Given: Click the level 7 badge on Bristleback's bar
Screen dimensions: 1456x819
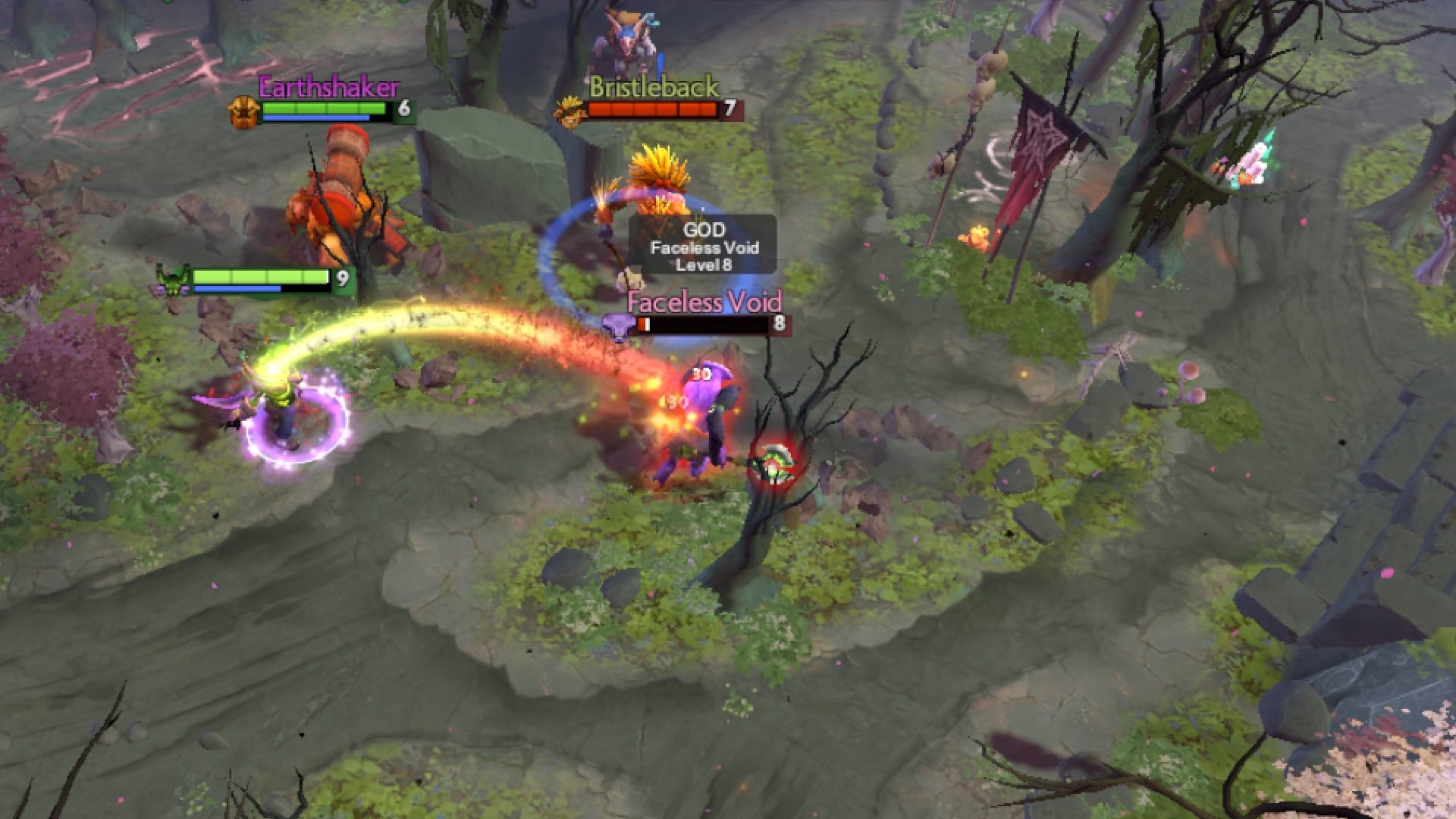Looking at the screenshot, I should pyautogui.click(x=730, y=107).
